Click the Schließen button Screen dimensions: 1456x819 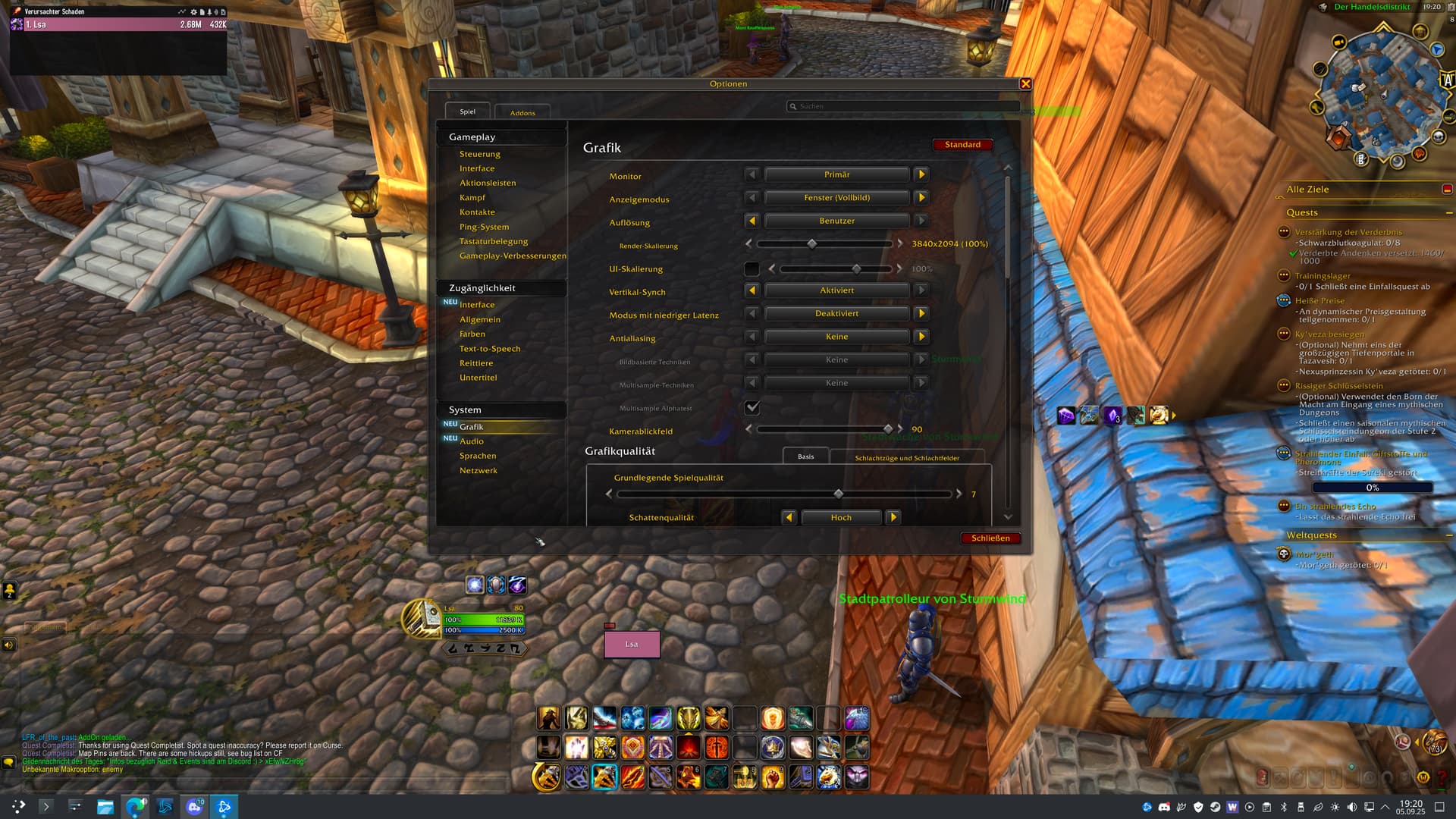(990, 538)
